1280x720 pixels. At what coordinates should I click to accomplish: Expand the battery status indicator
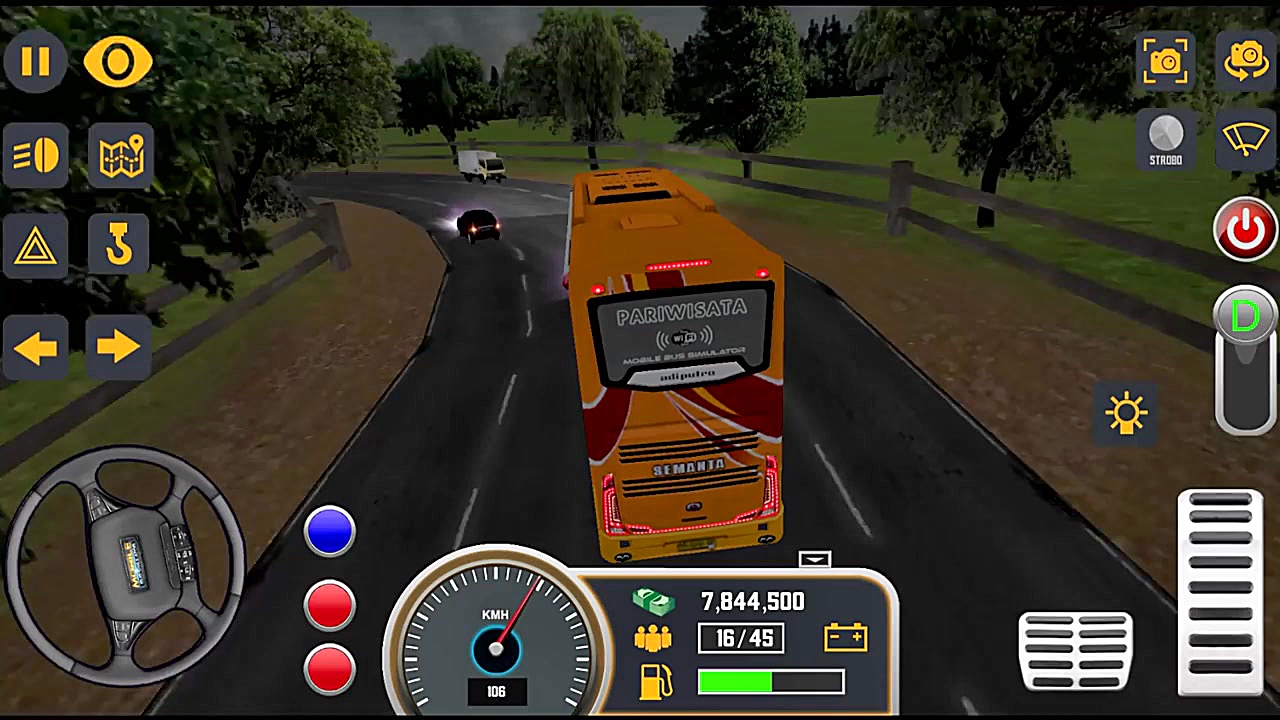click(x=845, y=637)
